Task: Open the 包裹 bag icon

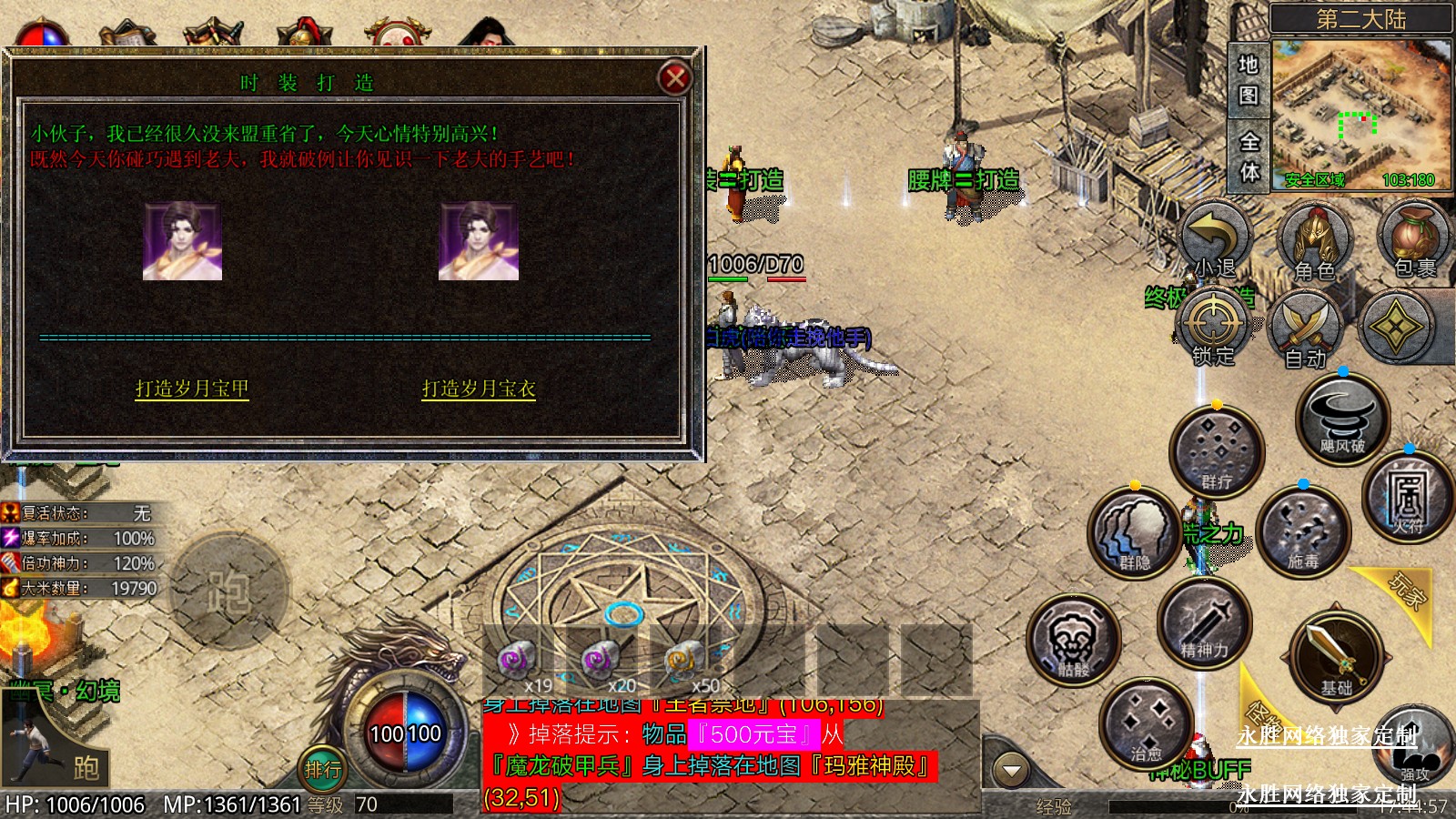Action: point(1413,238)
